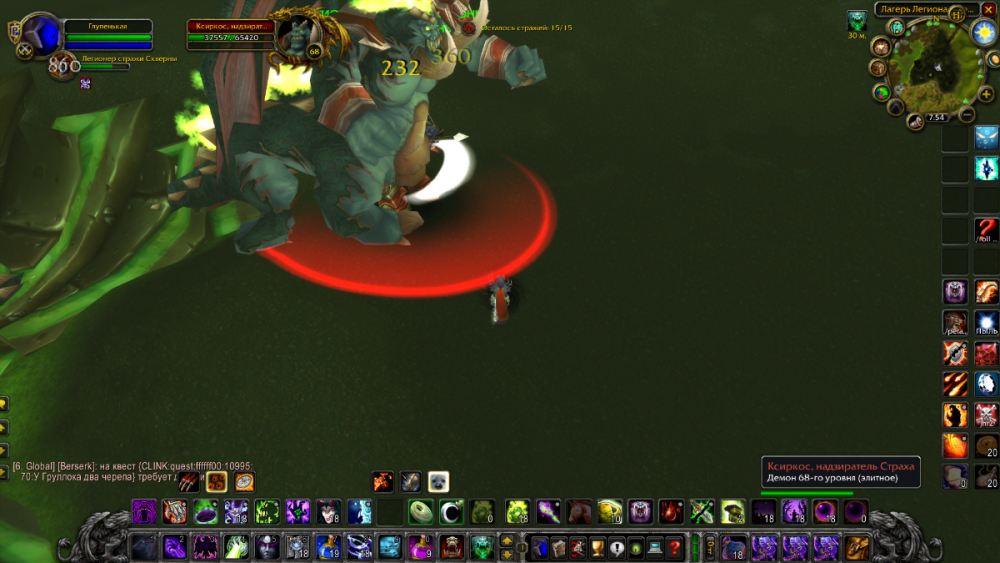Use the red question mark roll macro
The height and width of the screenshot is (563, 1000).
pos(986,230)
